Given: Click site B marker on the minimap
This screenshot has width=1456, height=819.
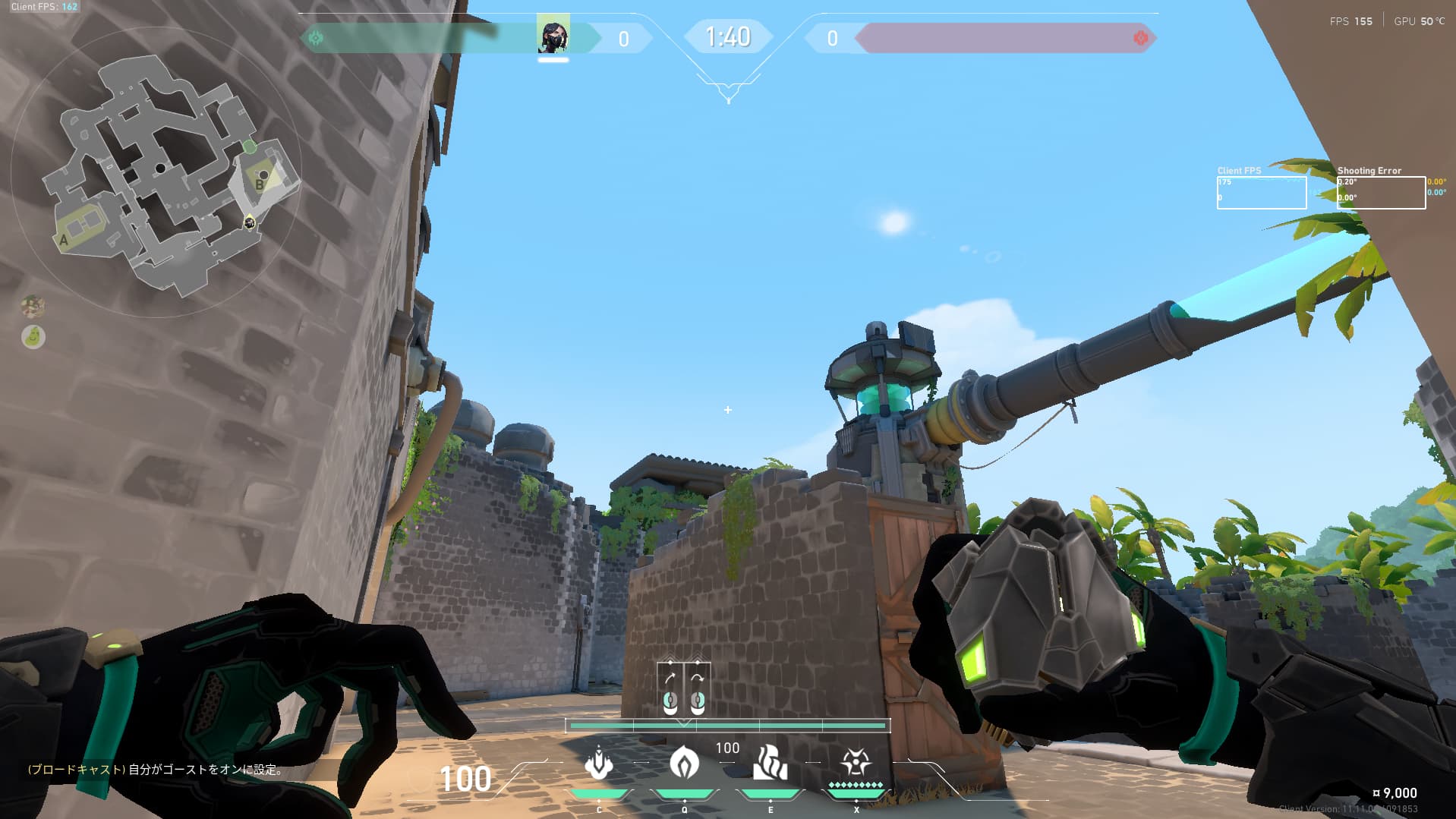Looking at the screenshot, I should pos(260,183).
